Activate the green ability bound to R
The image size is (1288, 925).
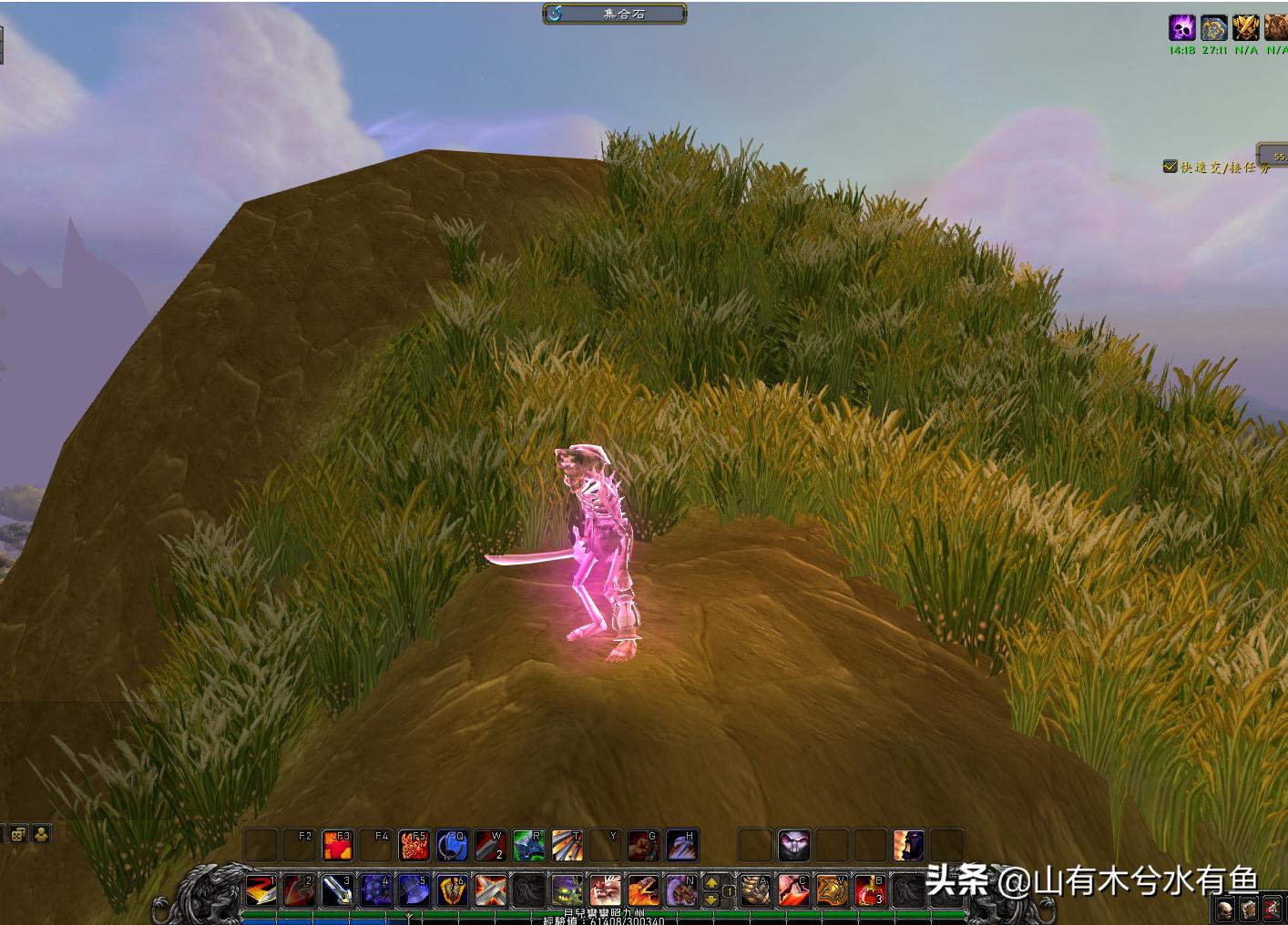(x=528, y=846)
